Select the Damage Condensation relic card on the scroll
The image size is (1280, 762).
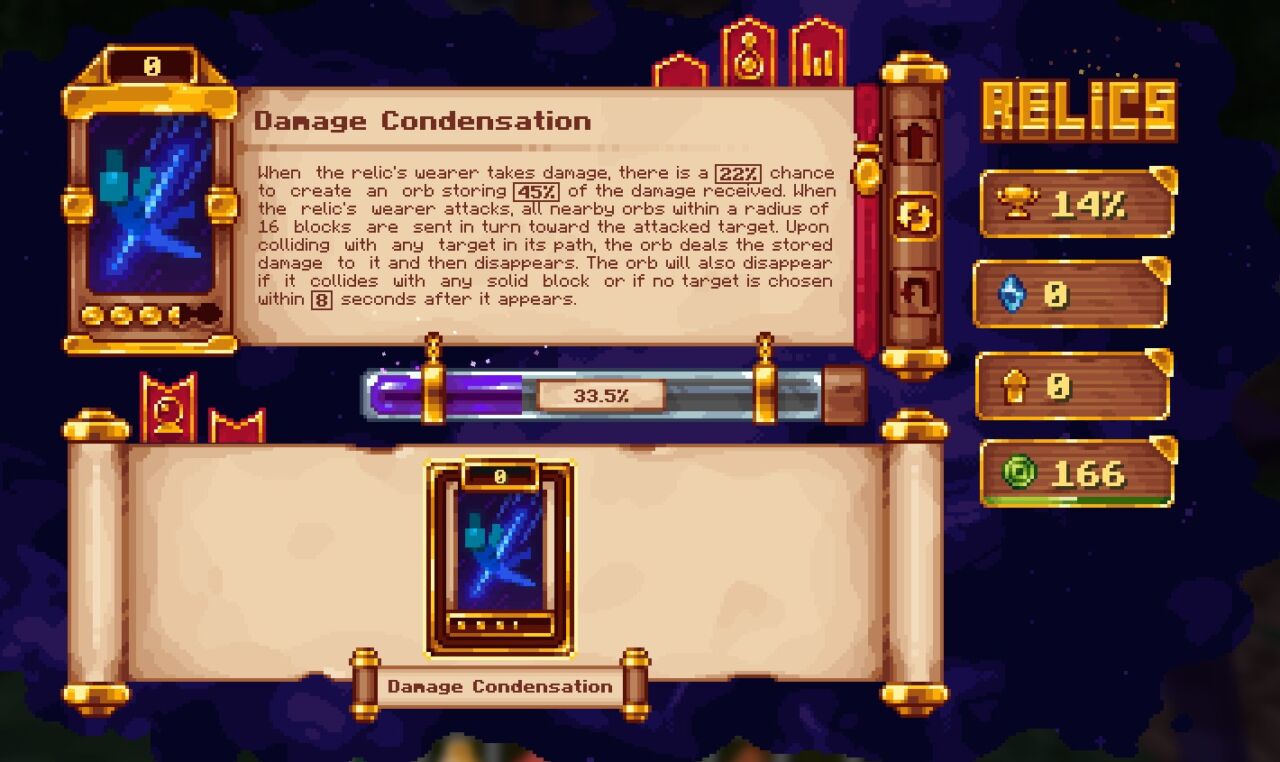pos(500,555)
